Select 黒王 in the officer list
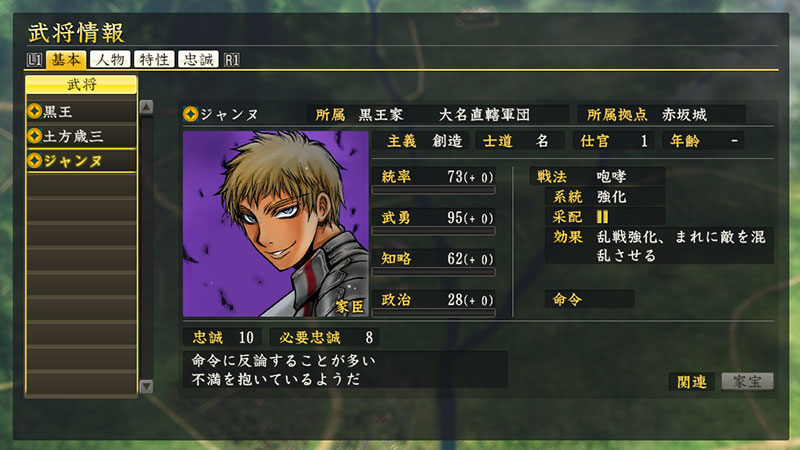This screenshot has width=800, height=450. point(82,111)
